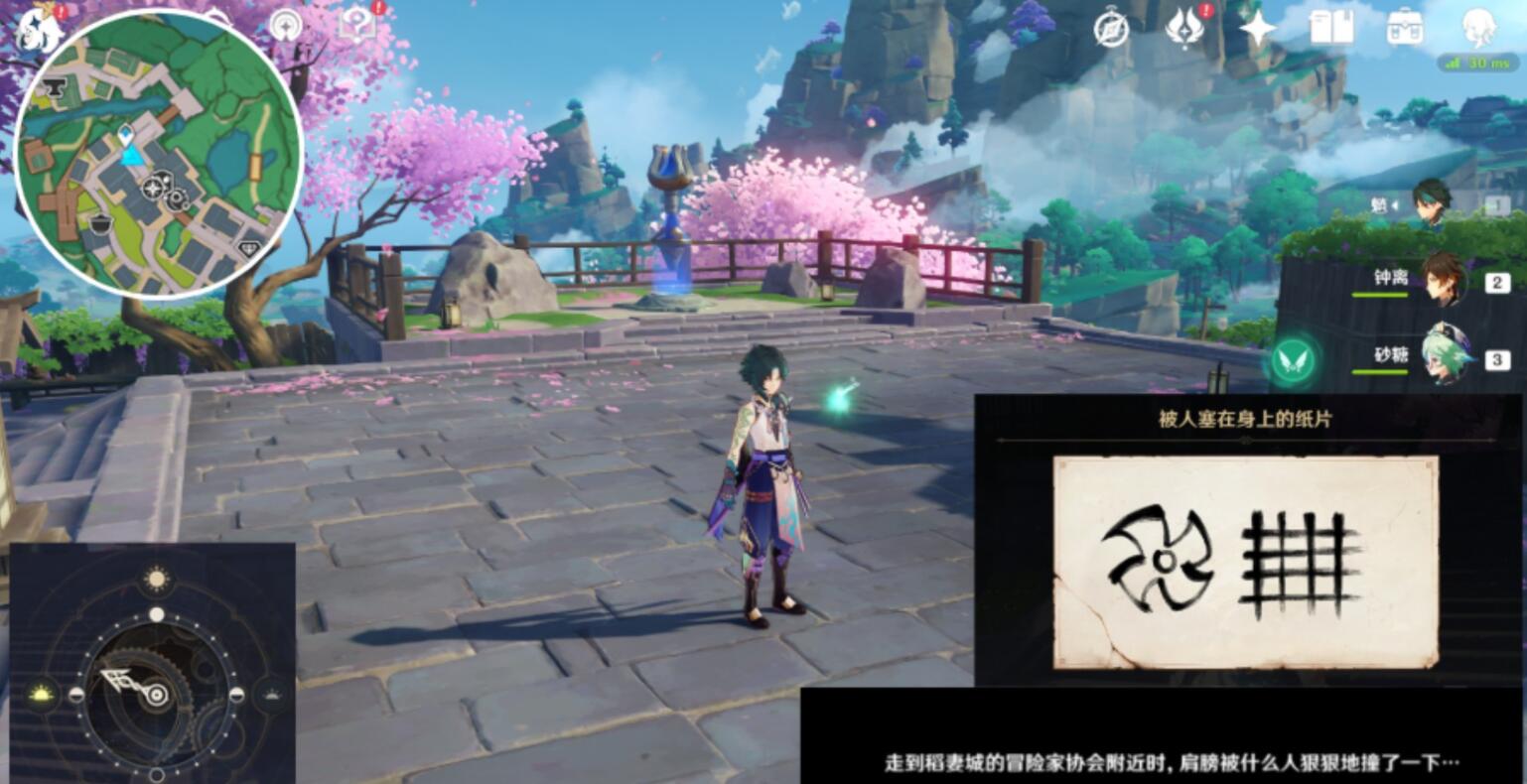Switch to party member Zhongli (钟离)

1445,282
